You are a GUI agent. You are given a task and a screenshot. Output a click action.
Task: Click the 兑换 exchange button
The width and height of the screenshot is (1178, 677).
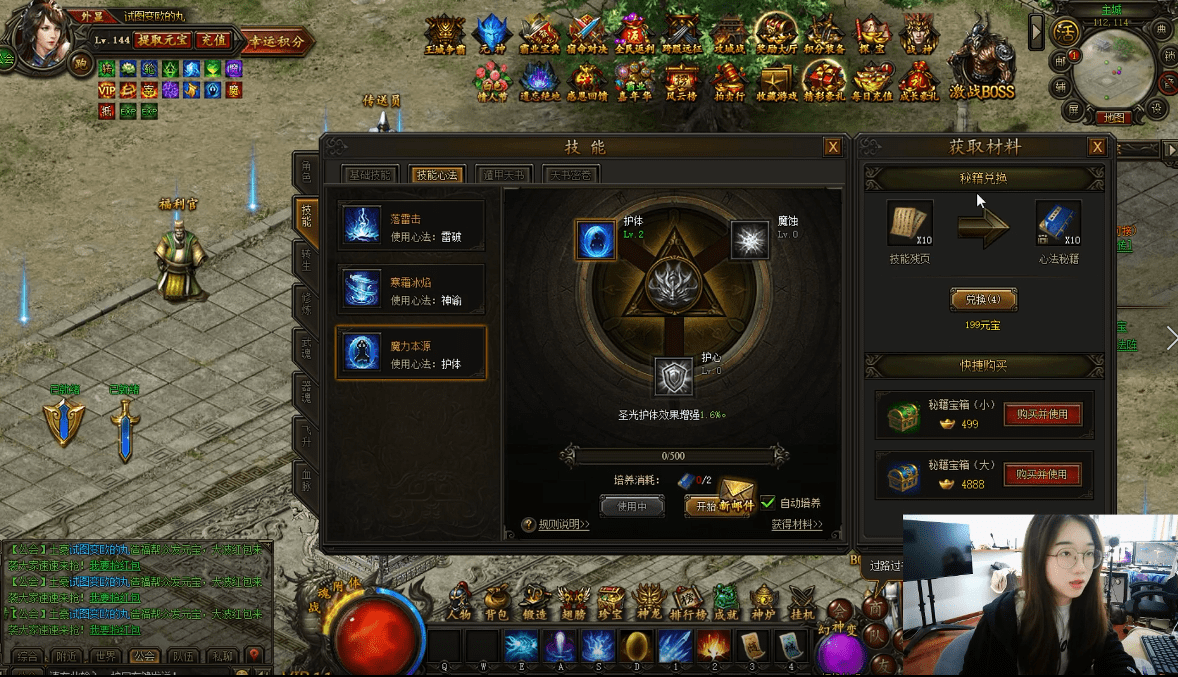(x=983, y=299)
